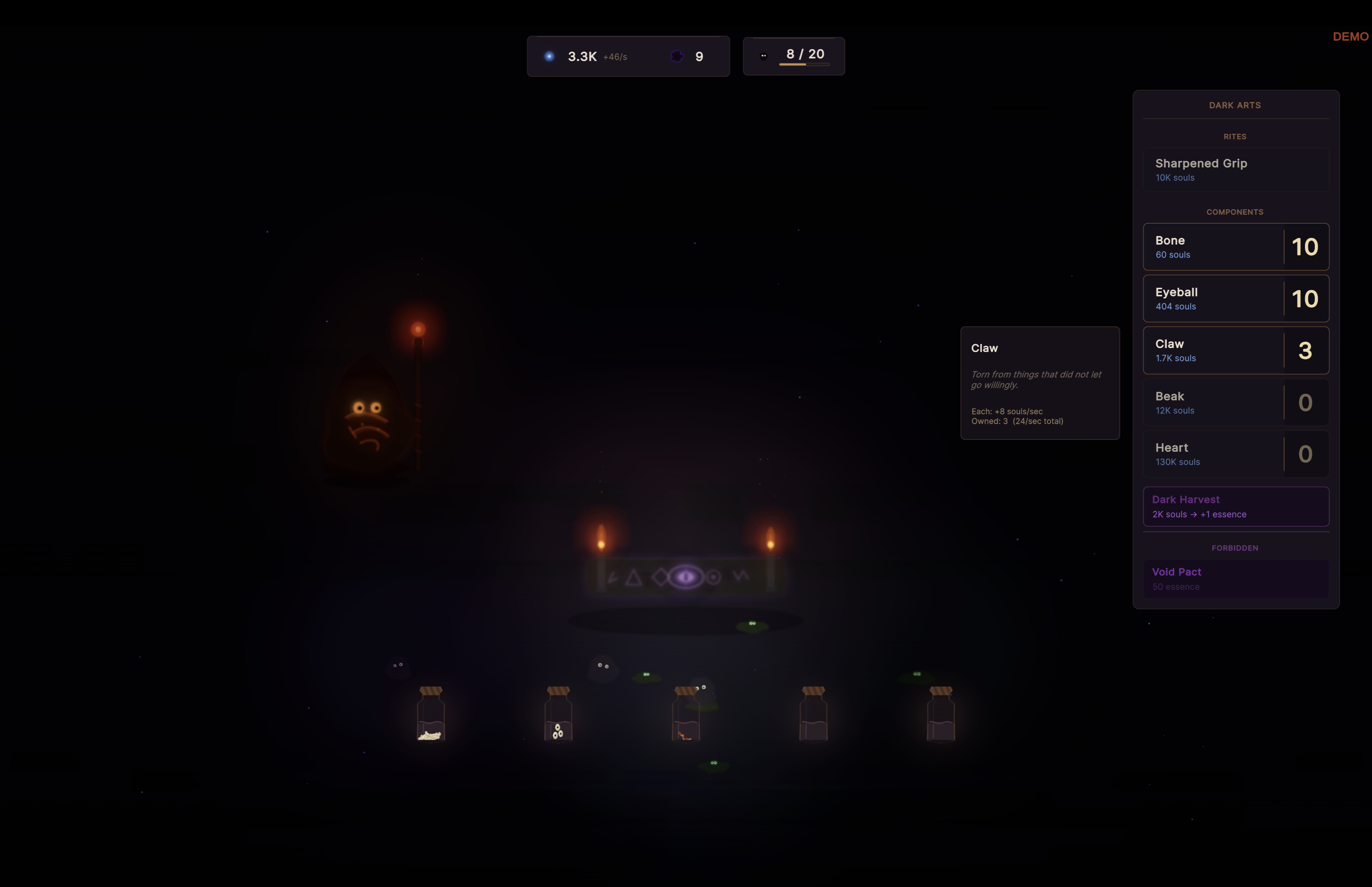Click the COMPONENTS section header

coord(1234,211)
